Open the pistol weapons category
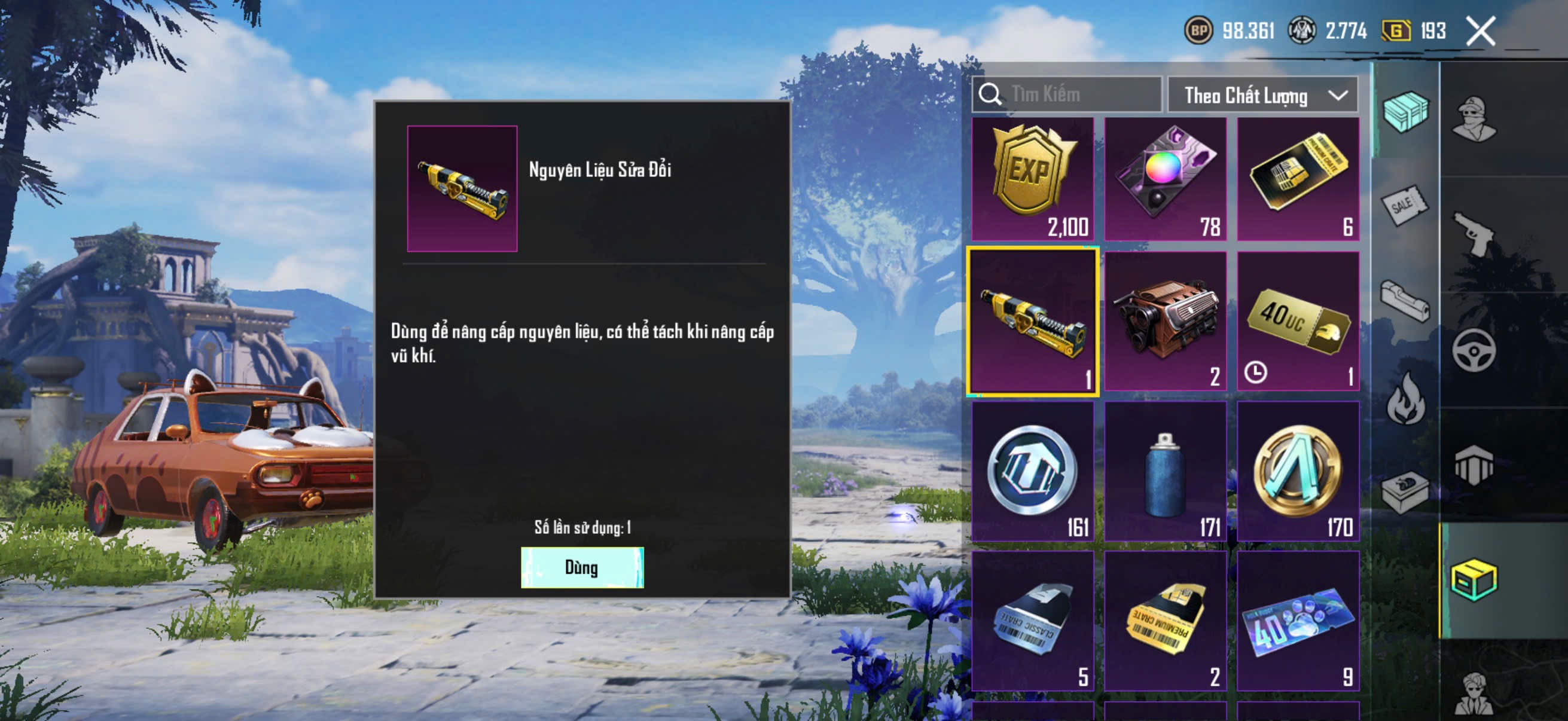Viewport: 1568px width, 721px height. point(1473,234)
